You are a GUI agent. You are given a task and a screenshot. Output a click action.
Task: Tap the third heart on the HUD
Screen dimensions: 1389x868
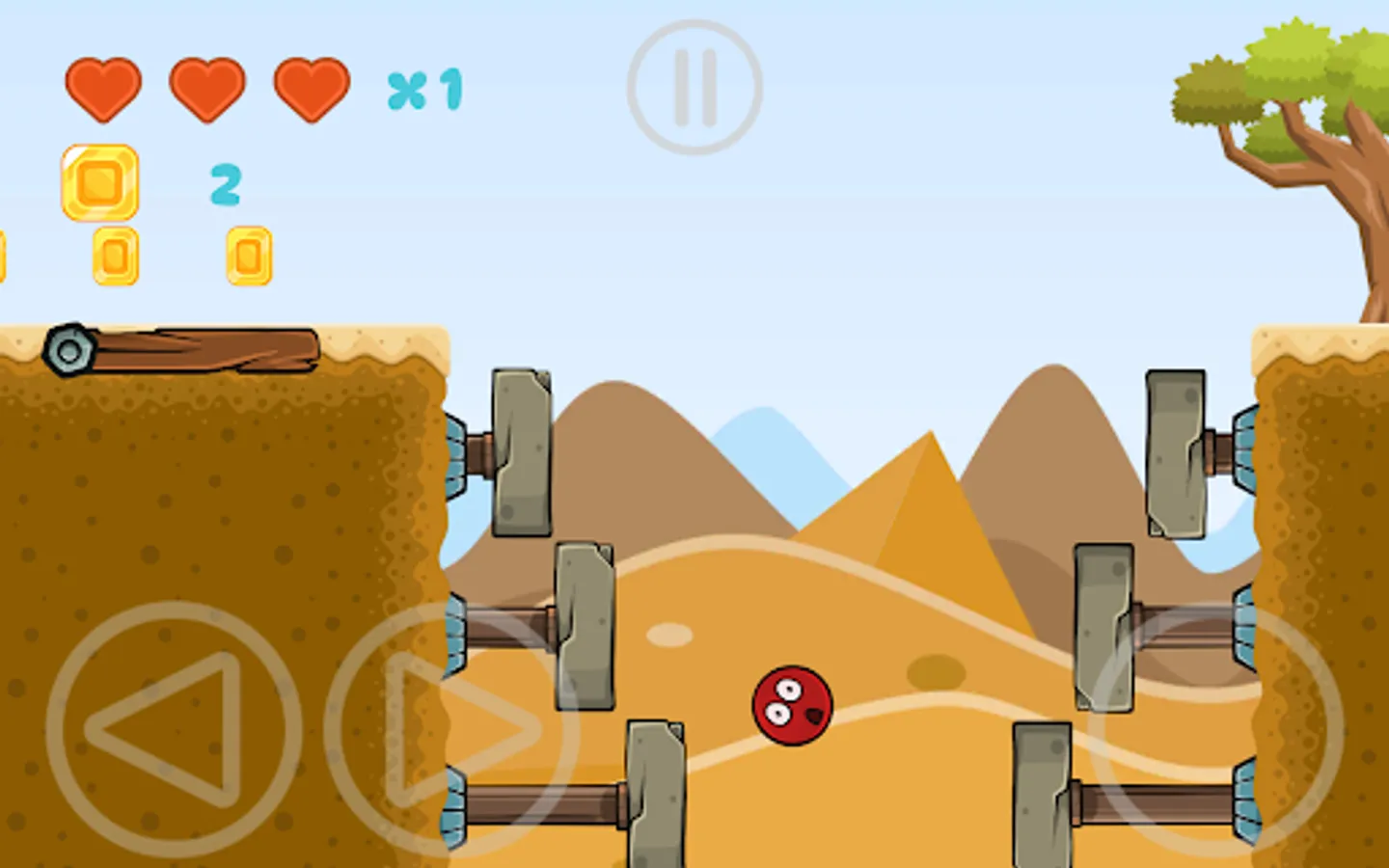point(312,90)
